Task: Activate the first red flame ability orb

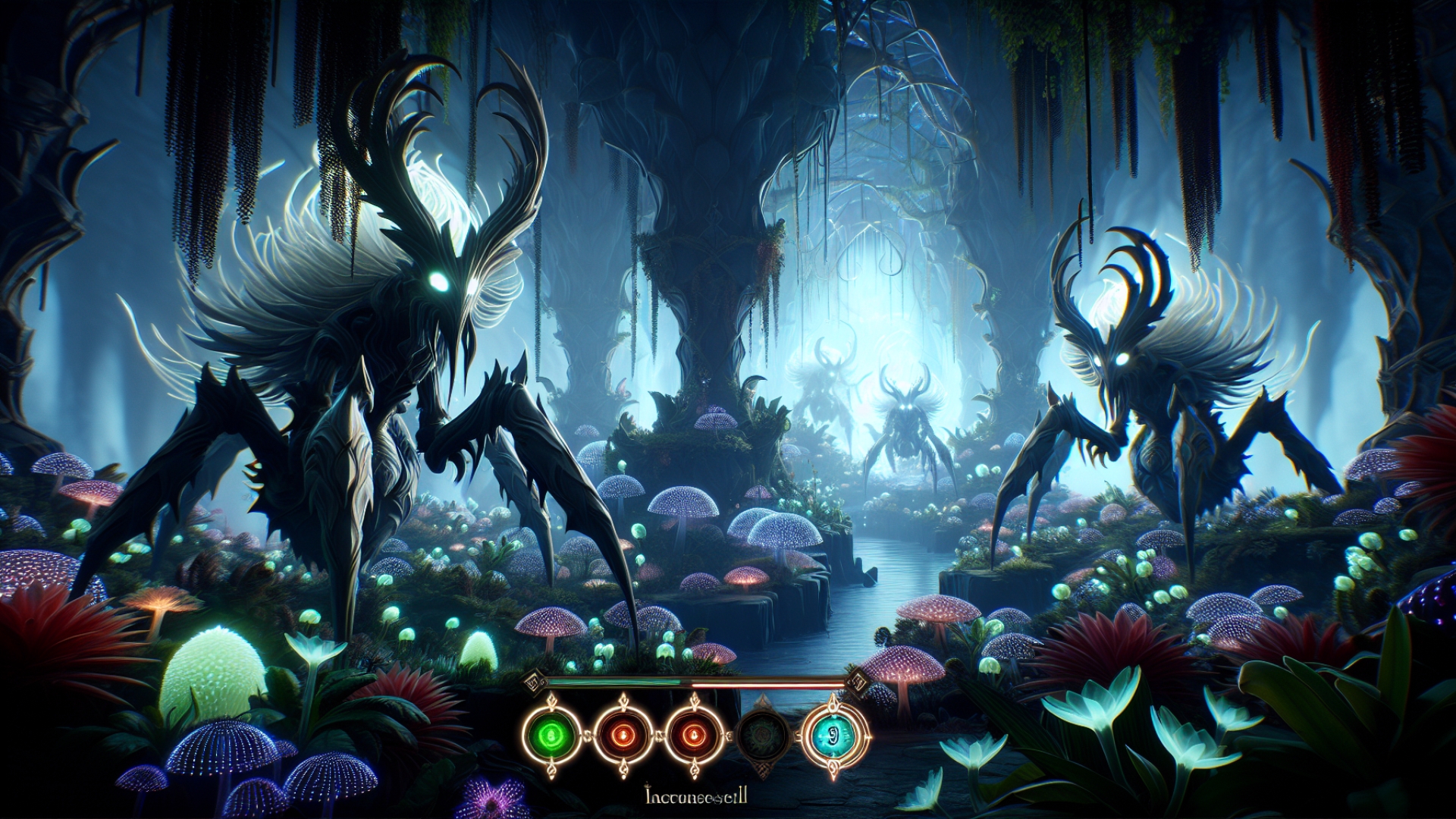Action: [623, 735]
